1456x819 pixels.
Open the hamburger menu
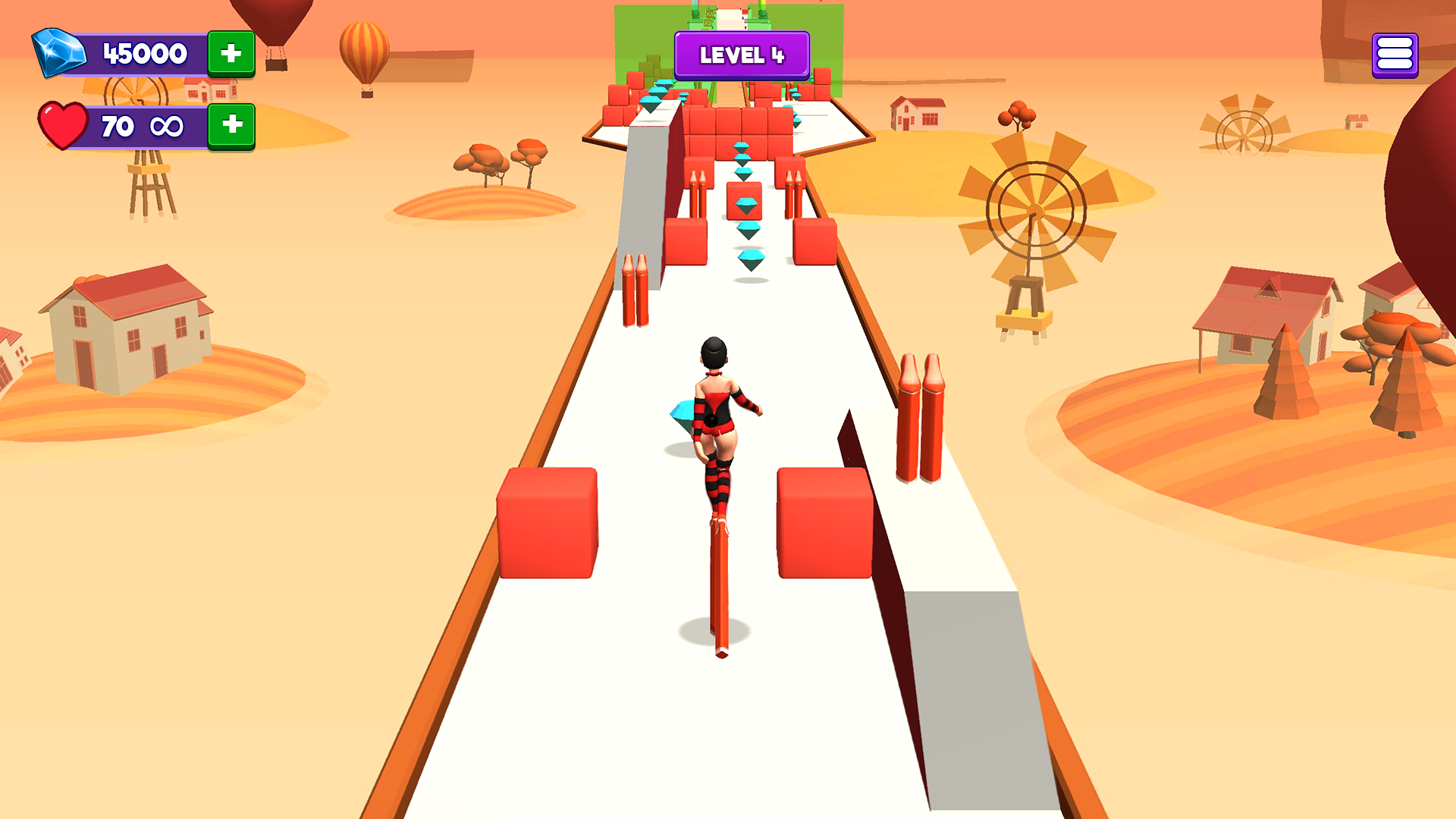pyautogui.click(x=1394, y=53)
